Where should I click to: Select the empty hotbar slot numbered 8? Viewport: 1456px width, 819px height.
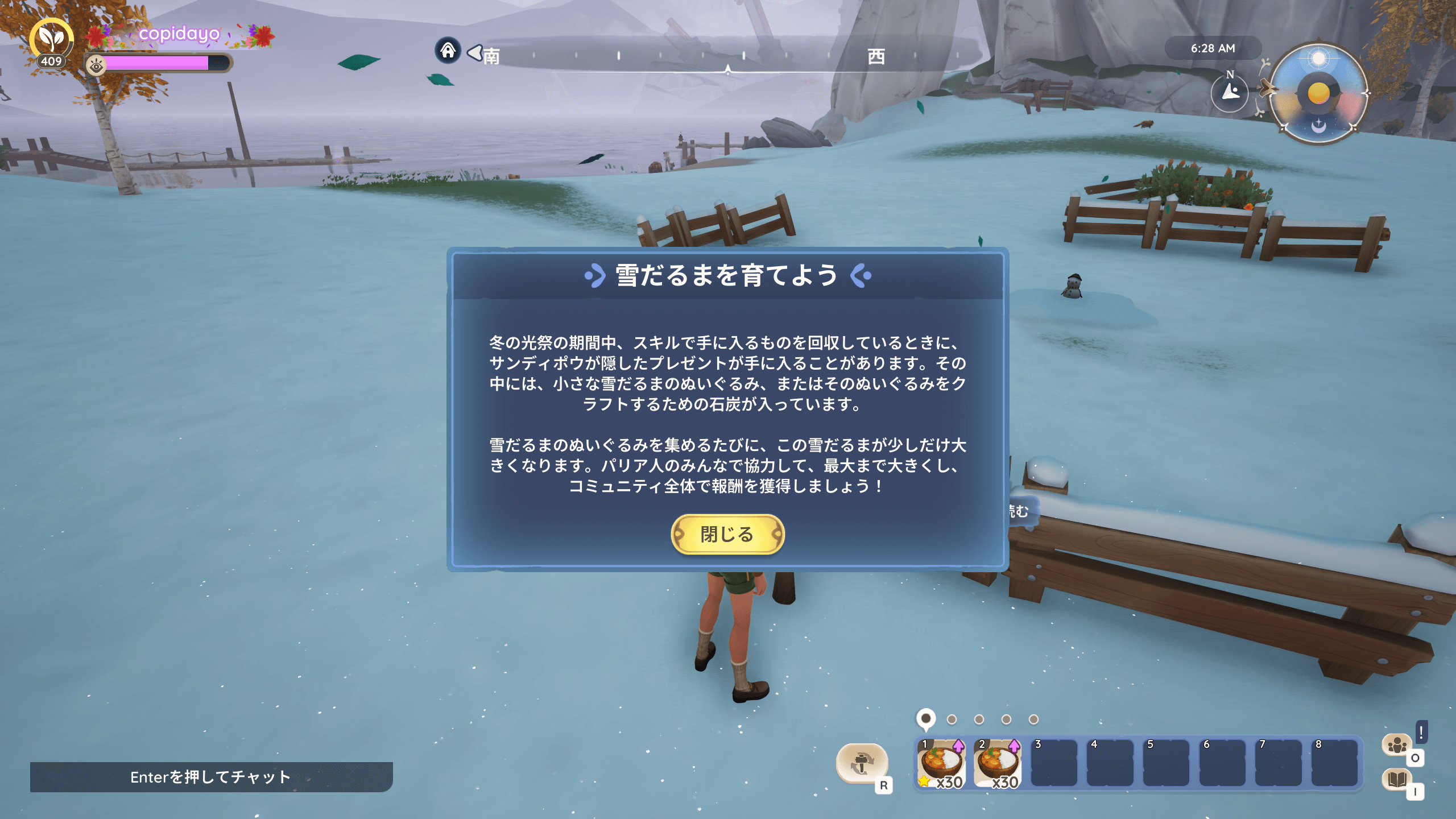[1334, 764]
